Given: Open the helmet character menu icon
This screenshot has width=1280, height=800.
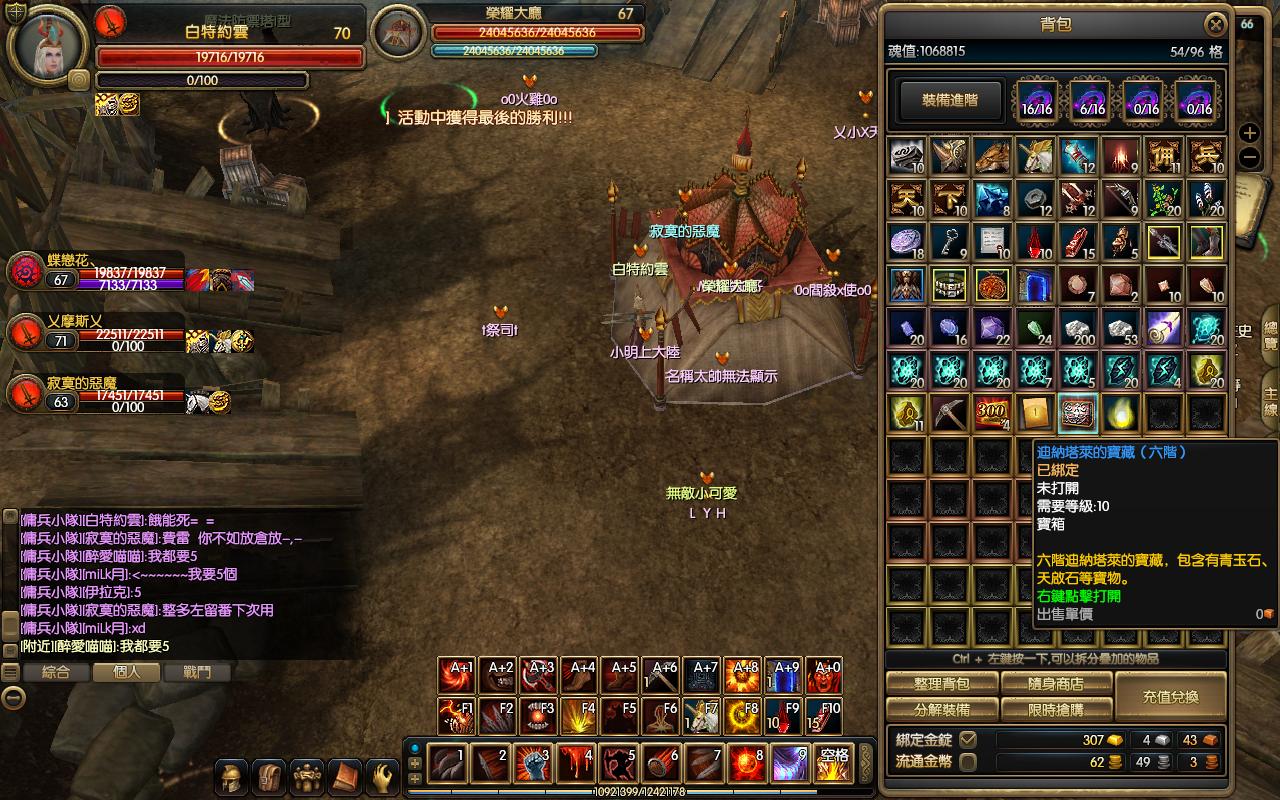Looking at the screenshot, I should pos(232,777).
